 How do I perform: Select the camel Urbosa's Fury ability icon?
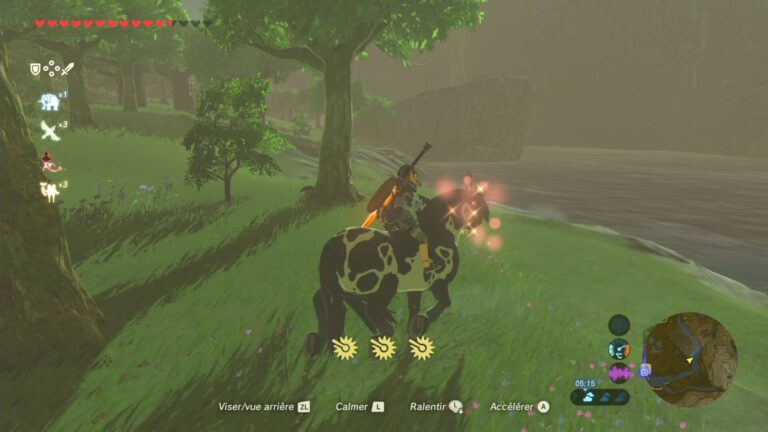click(48, 190)
